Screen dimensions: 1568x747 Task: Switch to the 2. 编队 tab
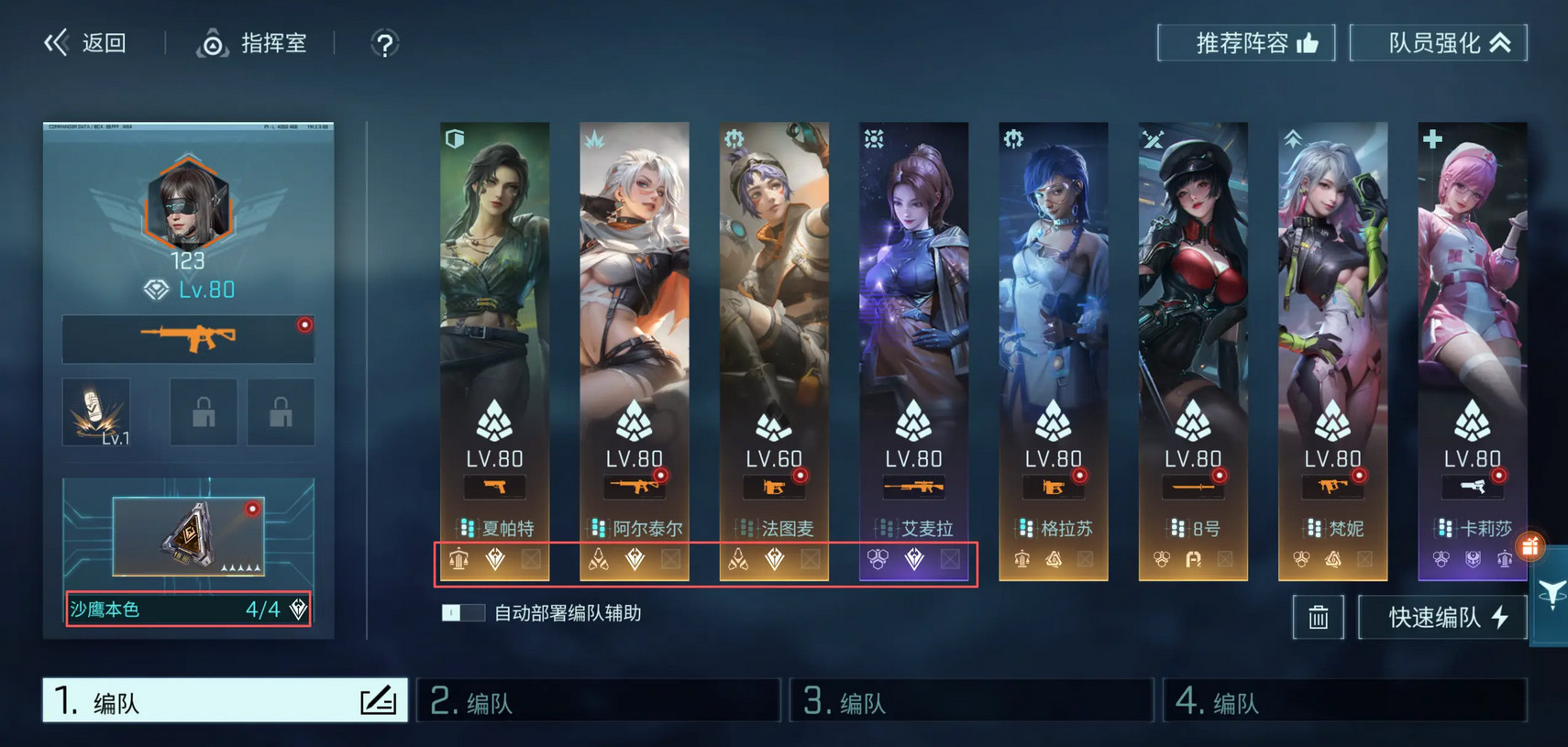598,701
